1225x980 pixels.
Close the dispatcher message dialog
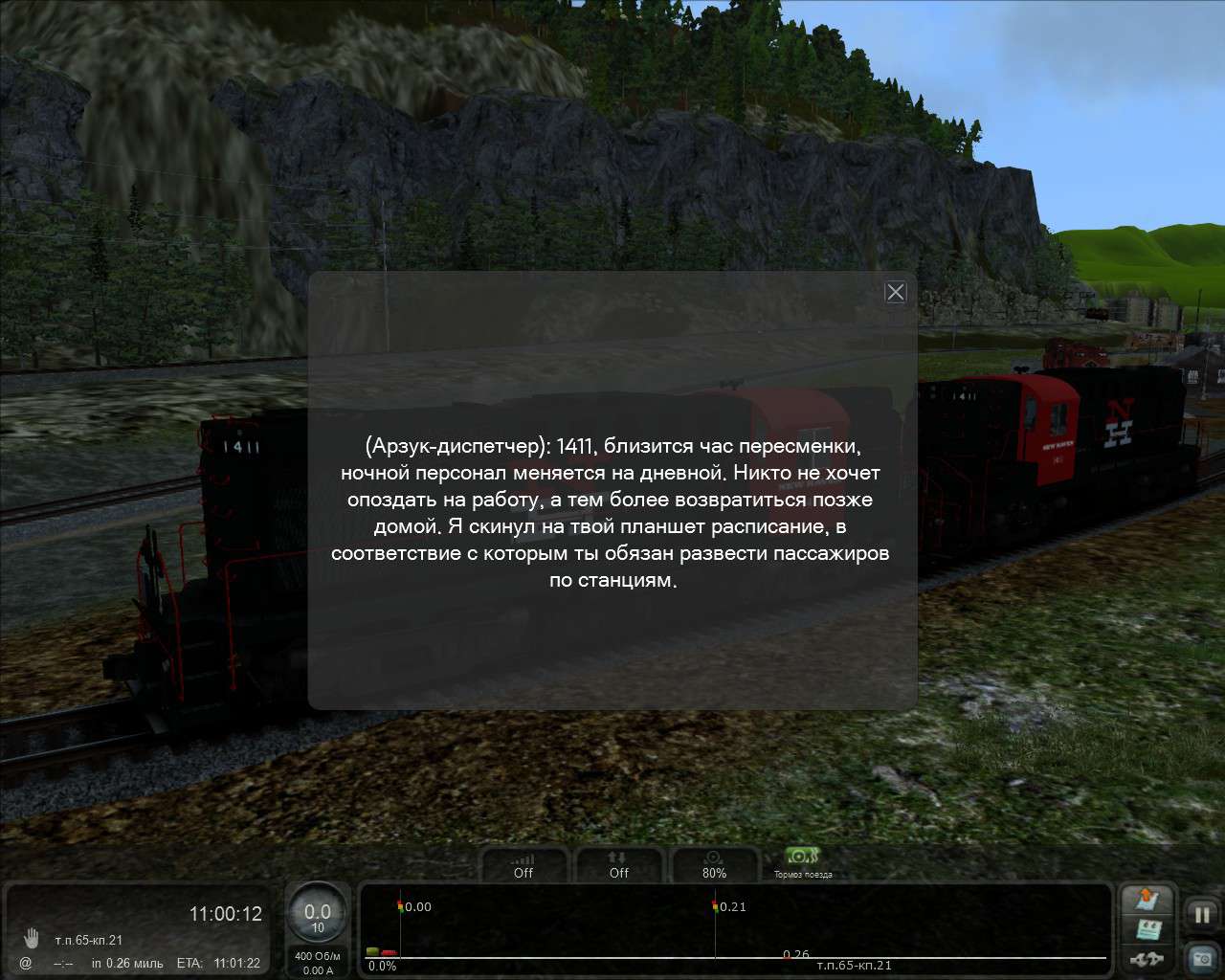[x=896, y=292]
